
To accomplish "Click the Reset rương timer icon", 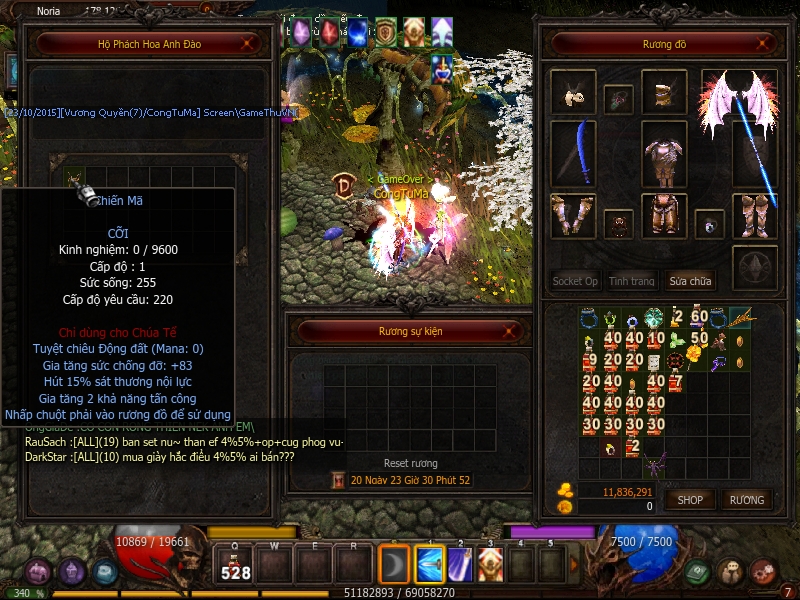I will [x=339, y=480].
